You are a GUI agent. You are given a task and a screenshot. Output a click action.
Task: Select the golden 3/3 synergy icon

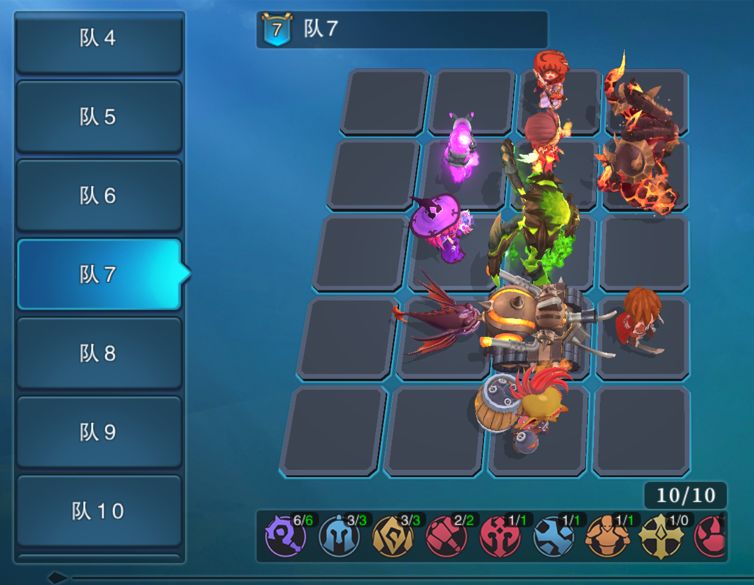391,538
